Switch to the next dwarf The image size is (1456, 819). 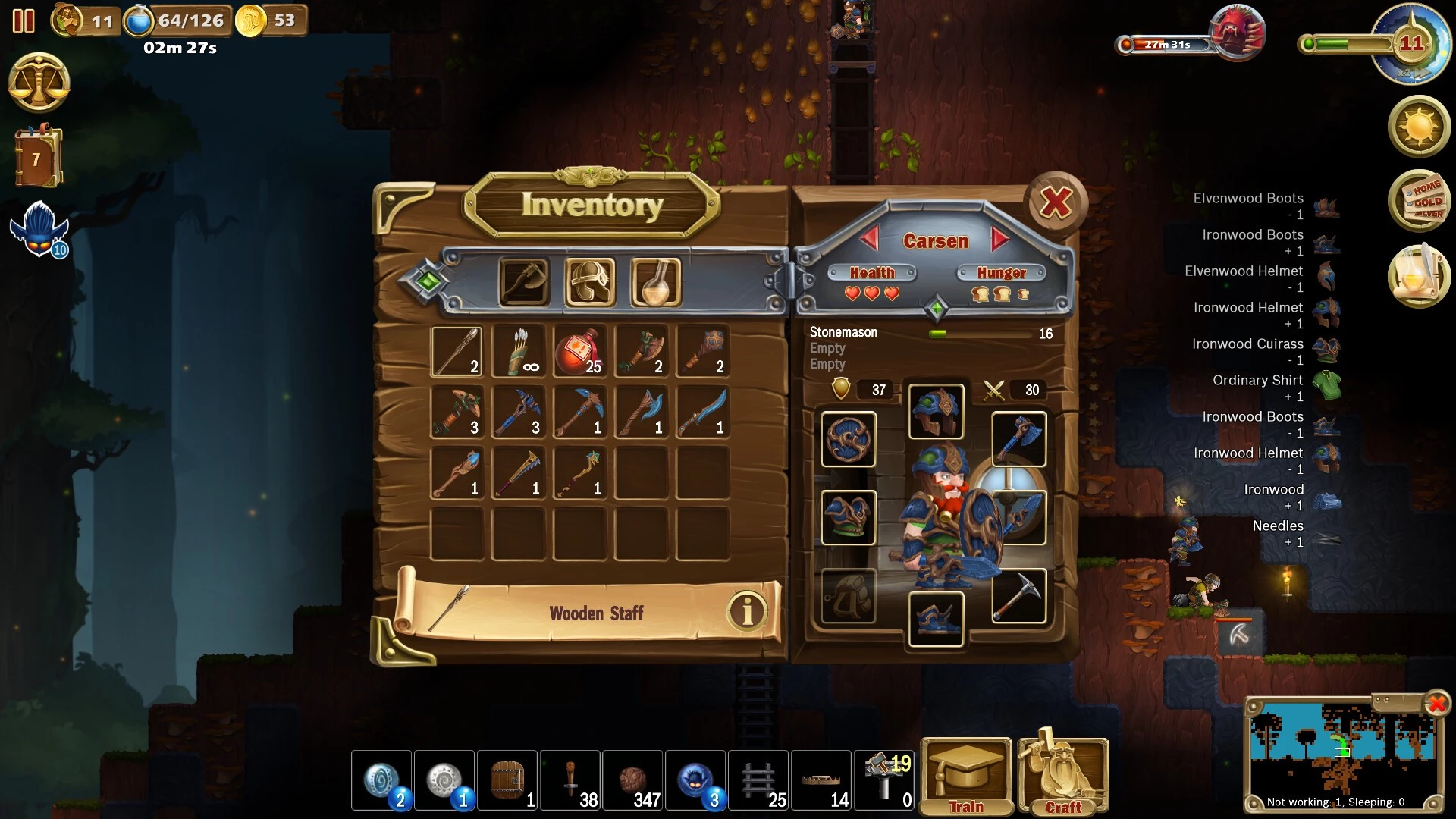coord(1001,240)
